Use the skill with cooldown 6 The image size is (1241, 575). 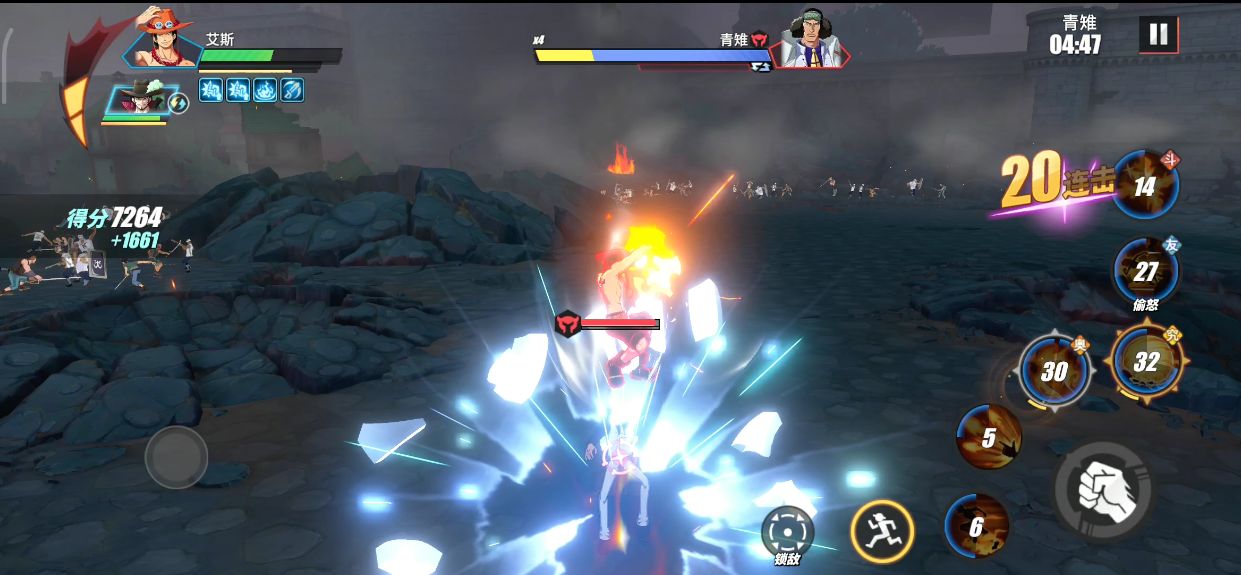point(976,526)
